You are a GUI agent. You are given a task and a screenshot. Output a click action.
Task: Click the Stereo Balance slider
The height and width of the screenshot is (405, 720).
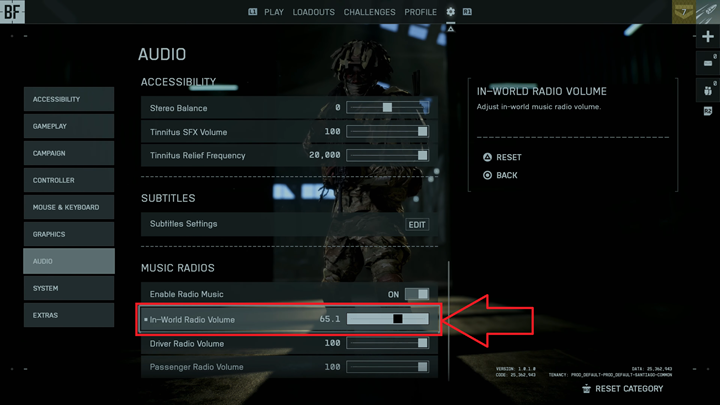[x=388, y=107]
